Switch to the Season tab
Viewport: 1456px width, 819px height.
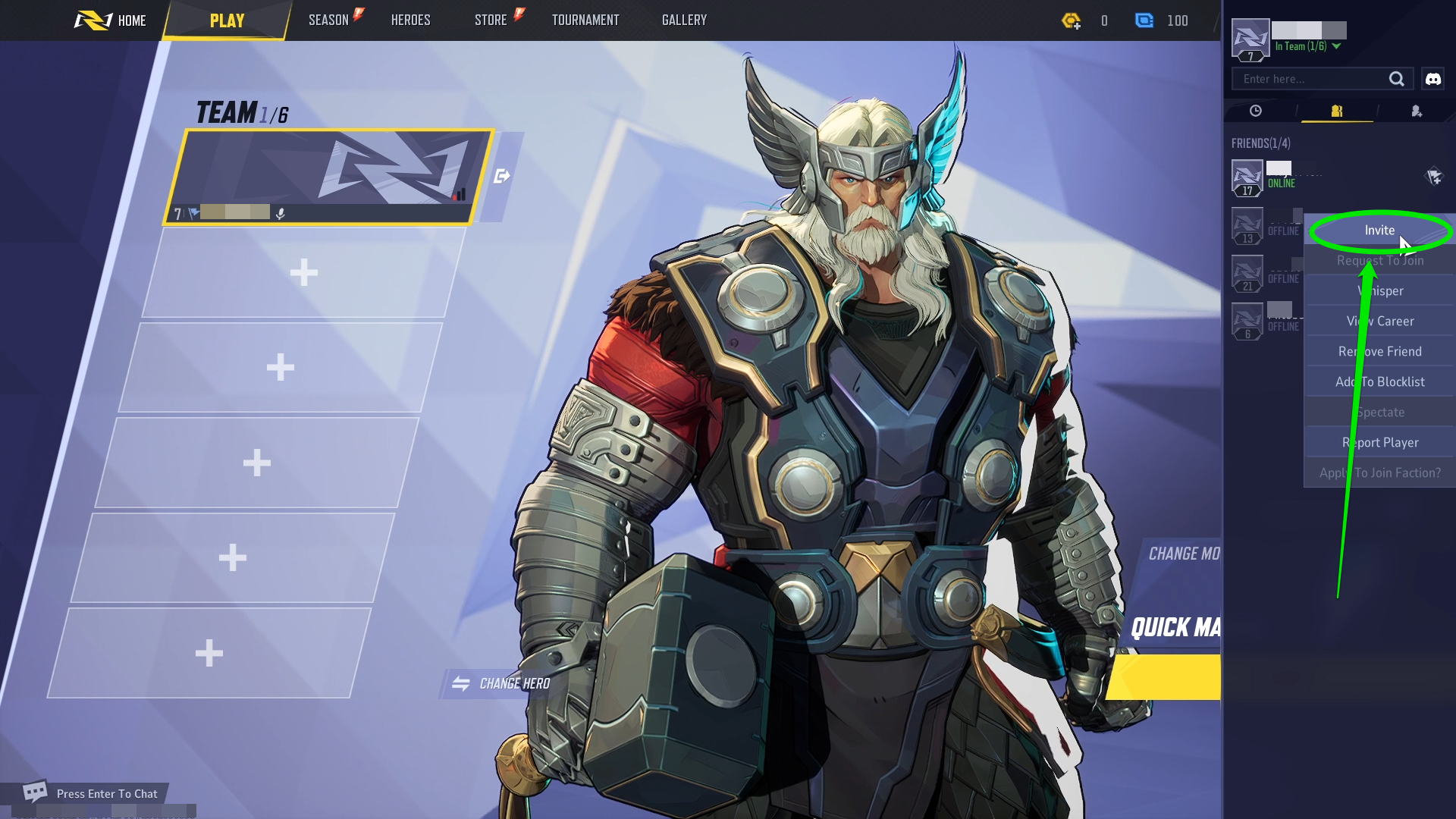tap(328, 20)
